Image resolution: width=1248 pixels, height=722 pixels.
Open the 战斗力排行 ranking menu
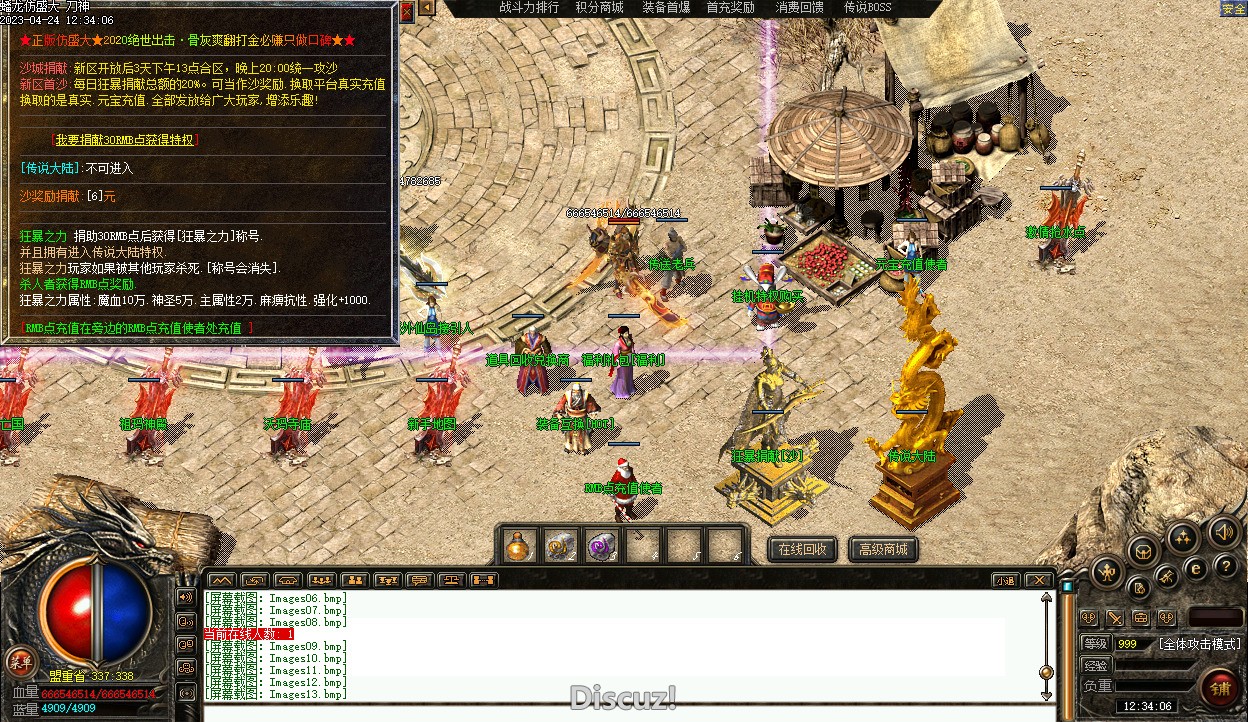(529, 8)
